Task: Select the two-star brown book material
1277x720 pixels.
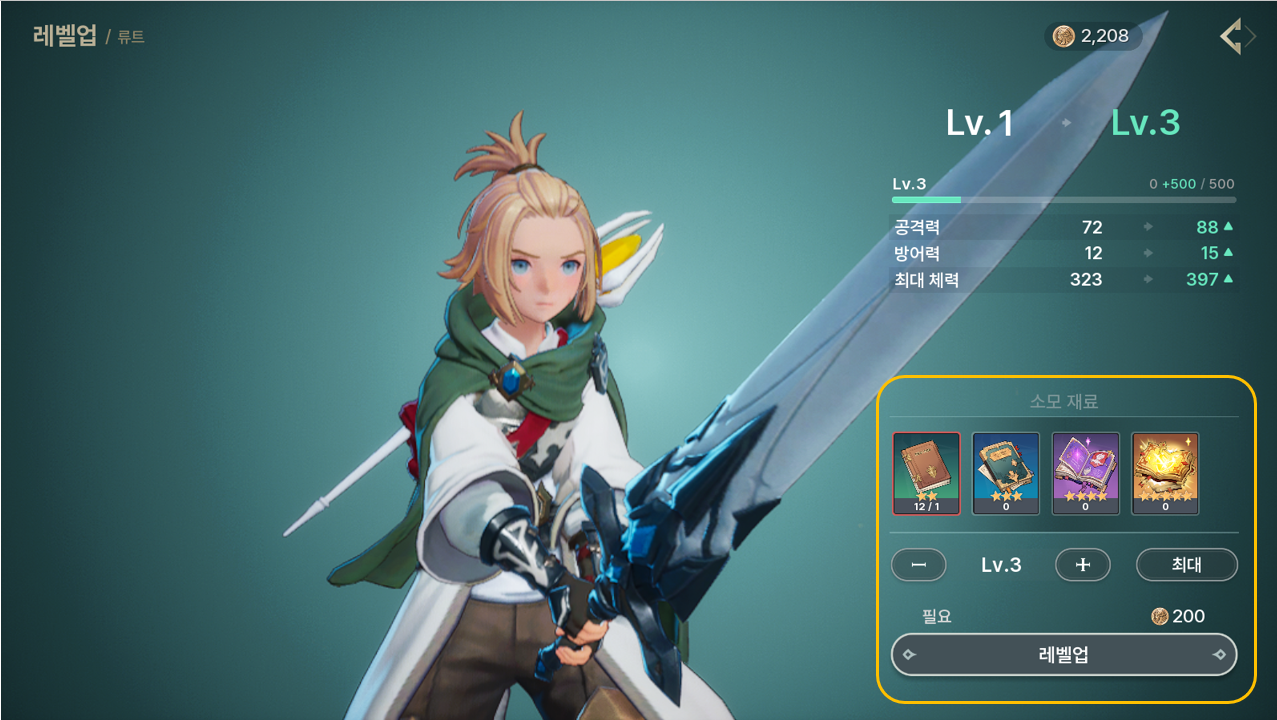Action: click(x=926, y=473)
